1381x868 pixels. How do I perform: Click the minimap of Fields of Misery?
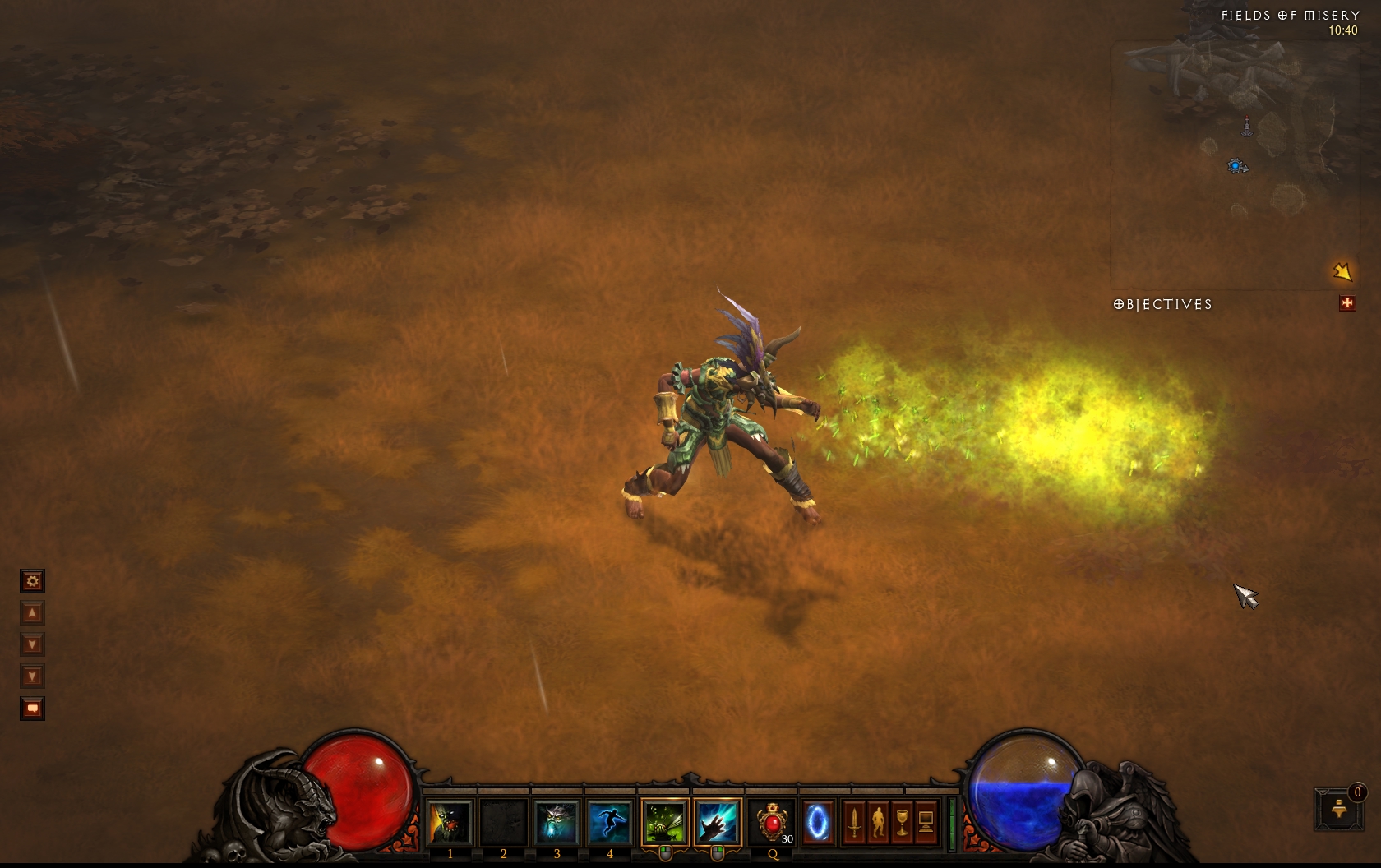(x=1233, y=164)
